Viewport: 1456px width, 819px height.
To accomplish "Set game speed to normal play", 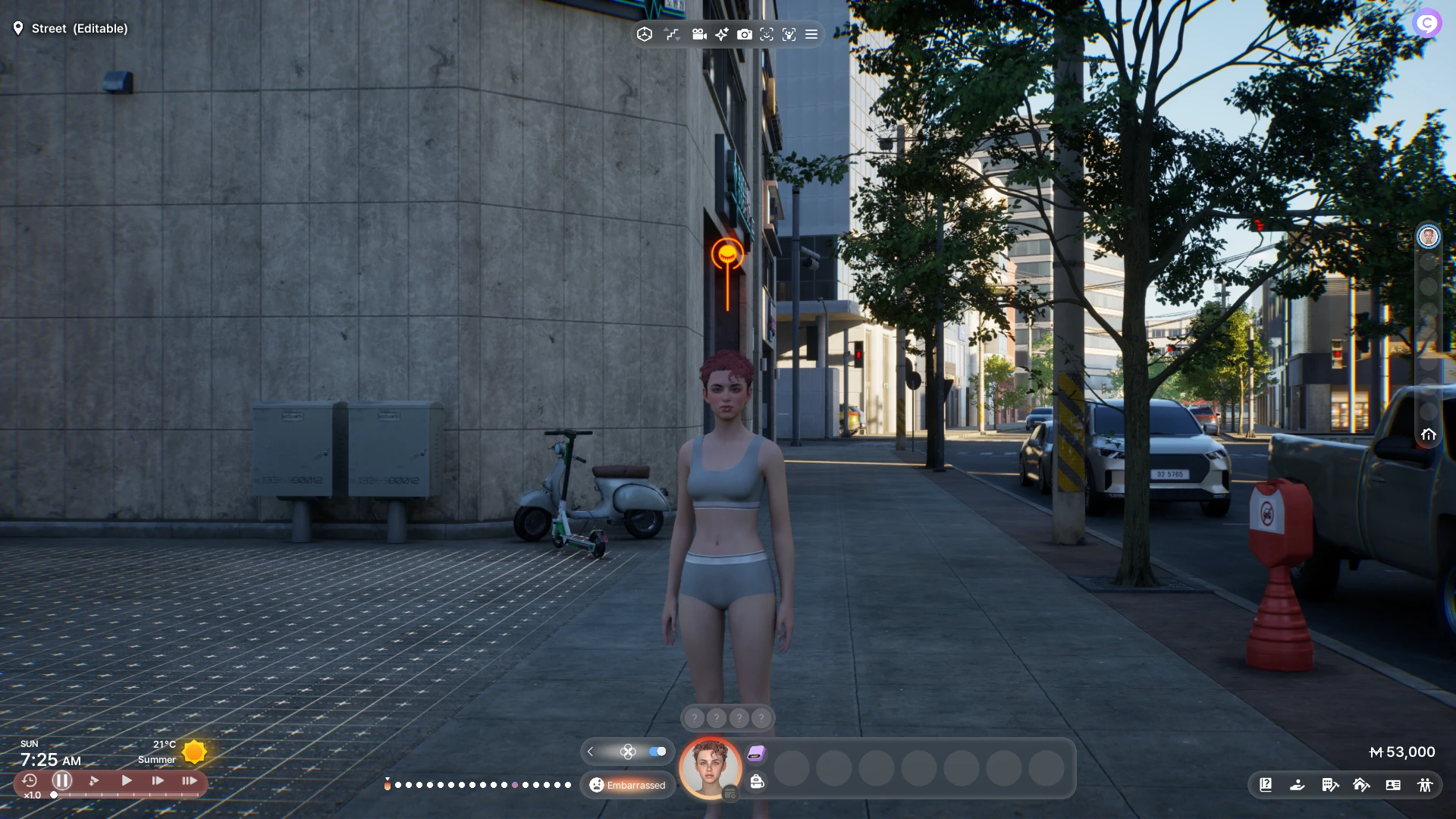I will [127, 780].
